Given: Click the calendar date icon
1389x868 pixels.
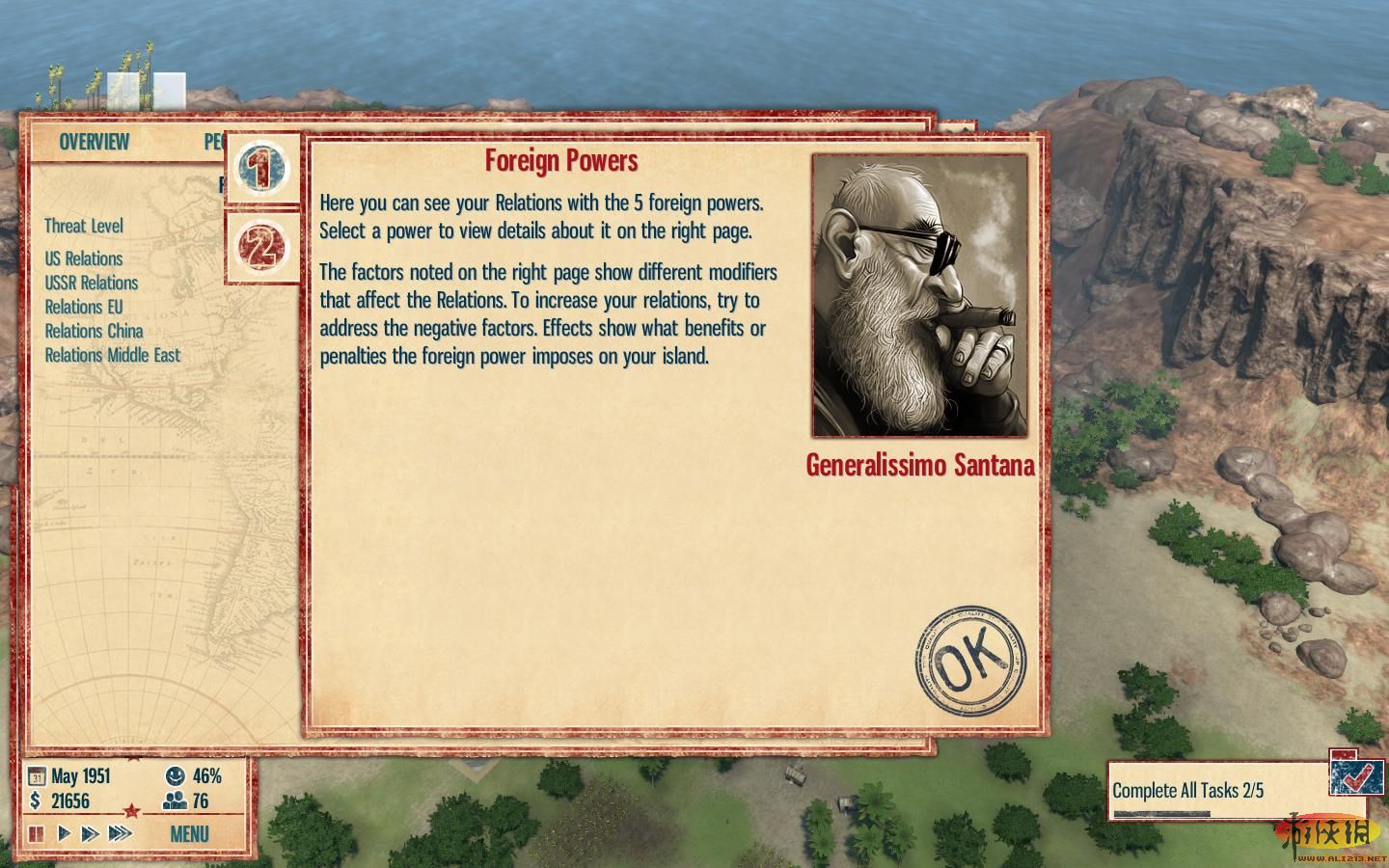Looking at the screenshot, I should click(x=37, y=776).
